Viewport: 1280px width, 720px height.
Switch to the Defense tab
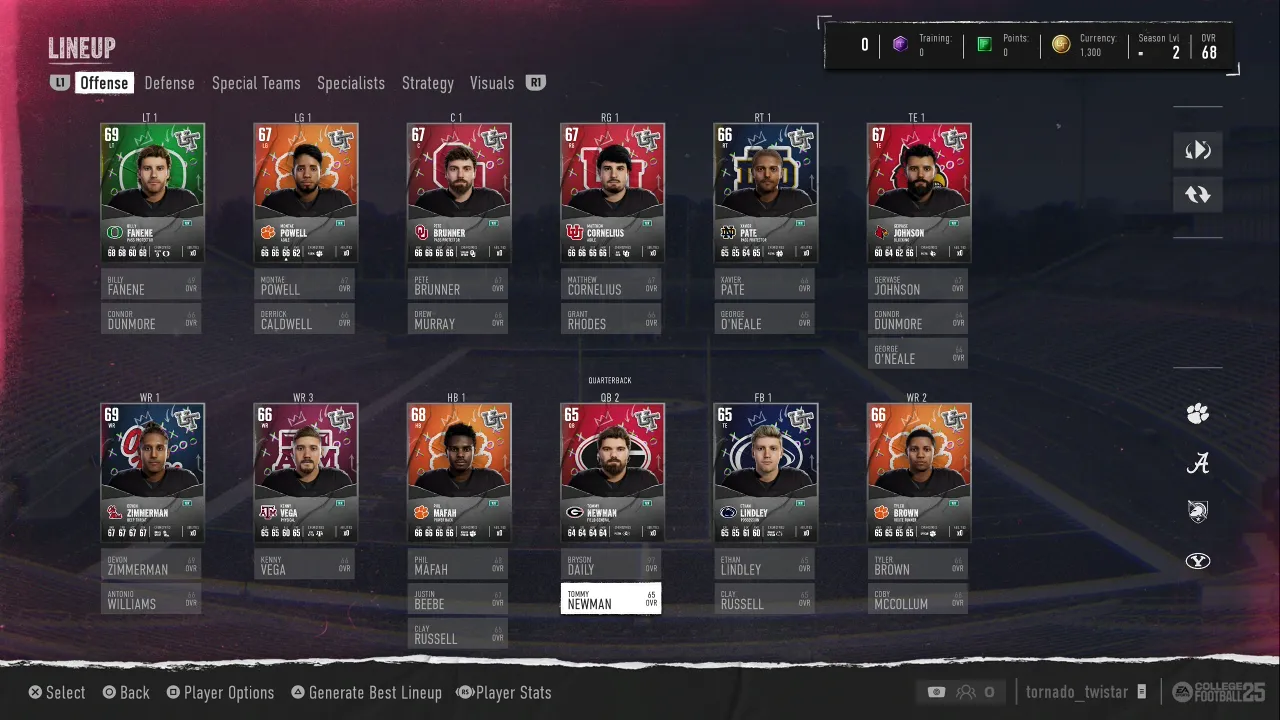[169, 83]
